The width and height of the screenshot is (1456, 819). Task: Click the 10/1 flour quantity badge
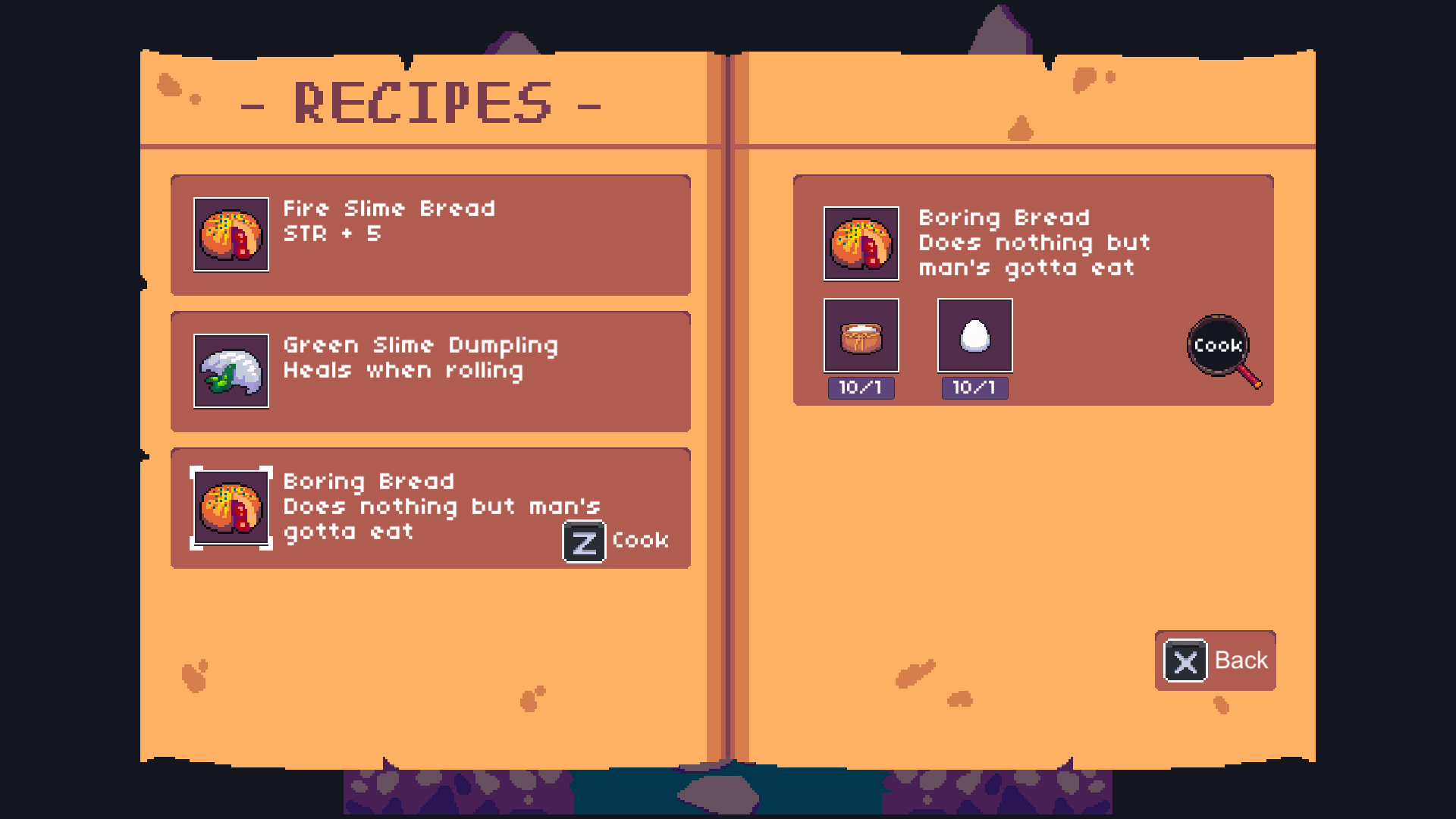click(x=860, y=388)
